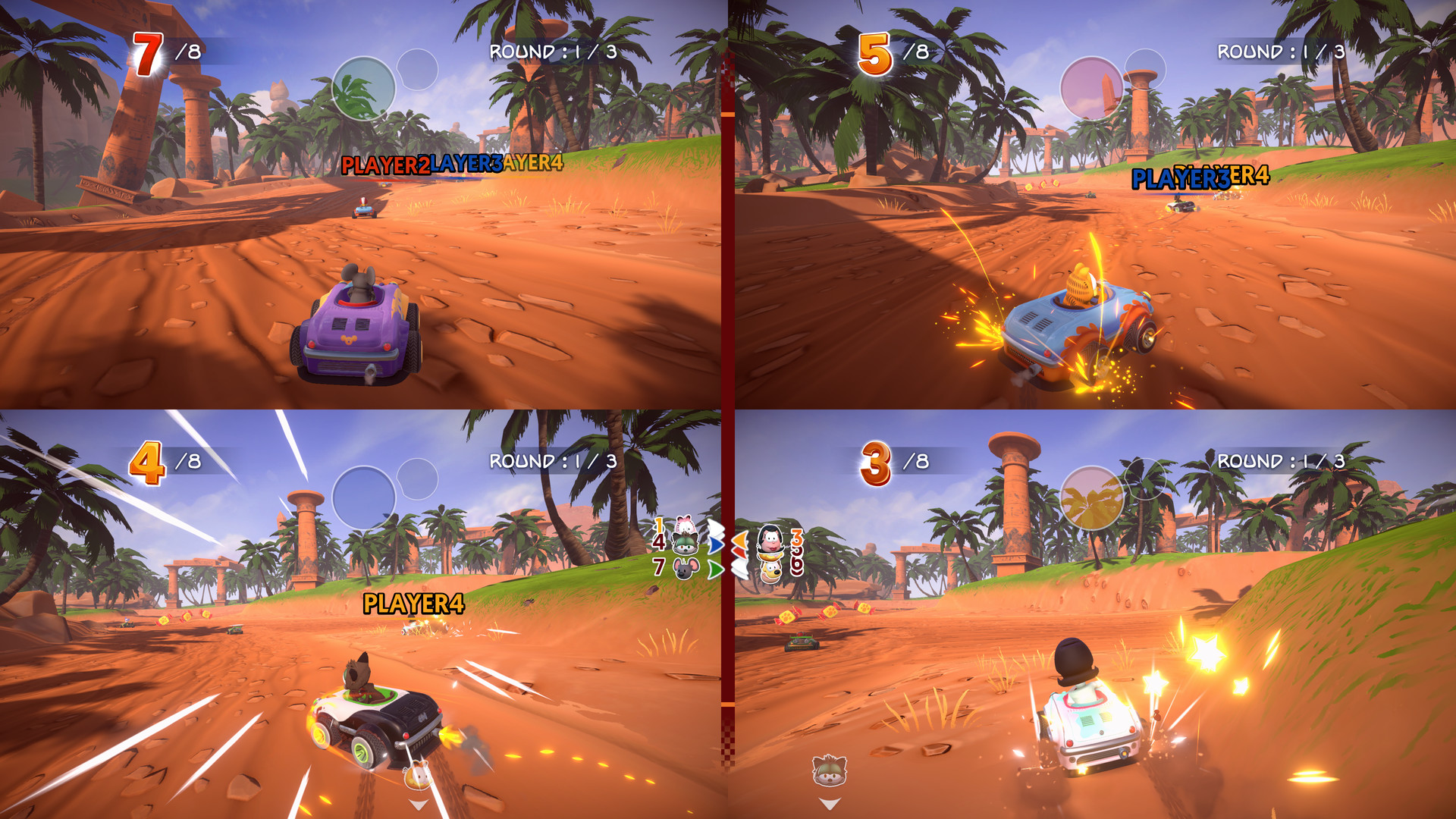
Task: Click the red chevron position marker
Action: pos(739,553)
